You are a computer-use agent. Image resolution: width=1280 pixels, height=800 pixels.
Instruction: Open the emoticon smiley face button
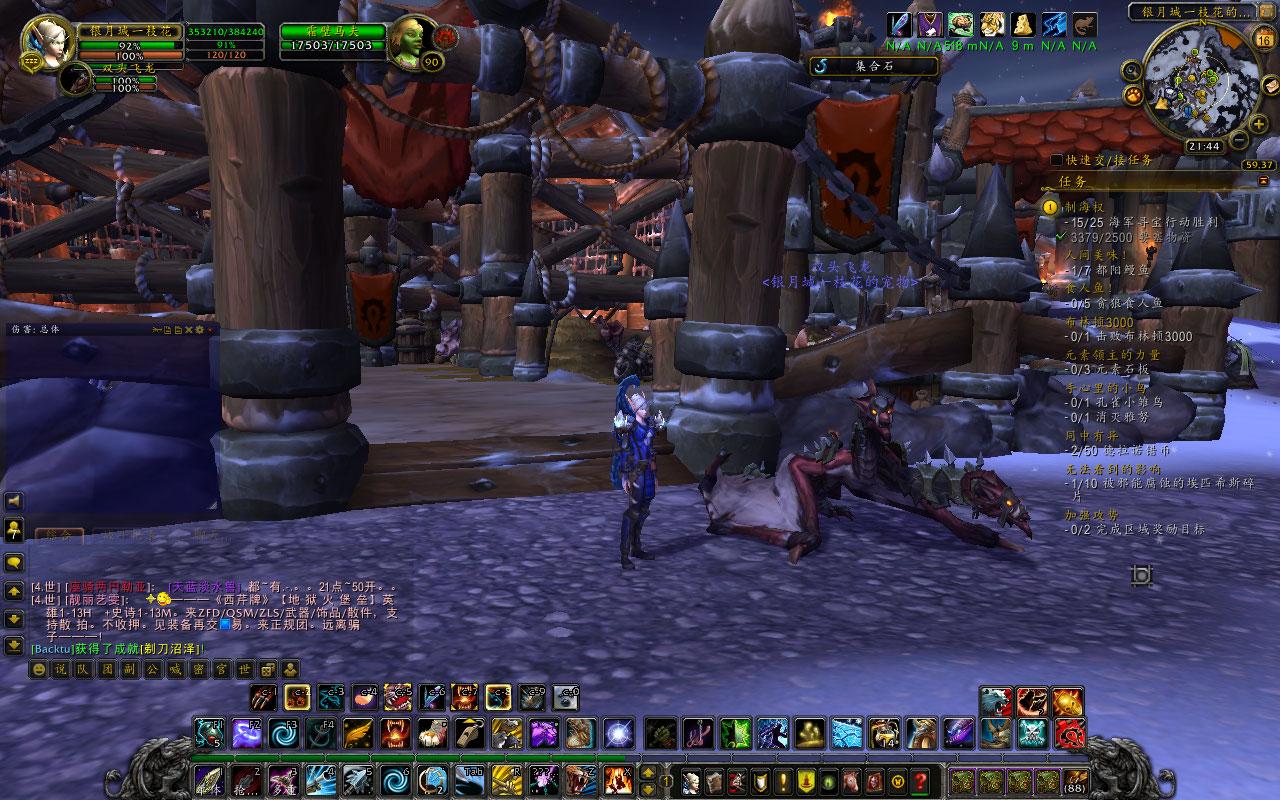[x=39, y=669]
